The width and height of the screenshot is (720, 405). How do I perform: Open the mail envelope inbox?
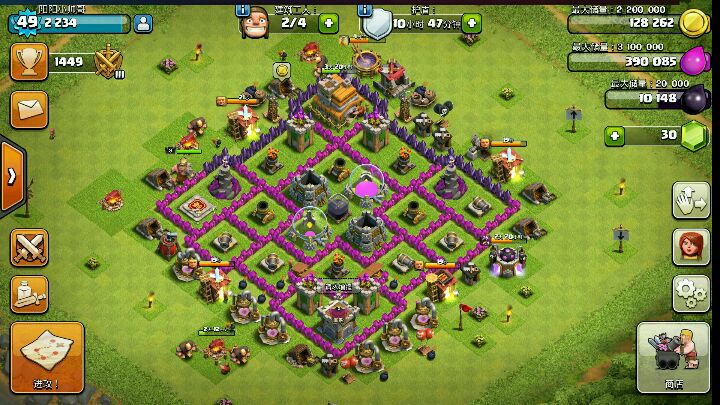pos(29,106)
